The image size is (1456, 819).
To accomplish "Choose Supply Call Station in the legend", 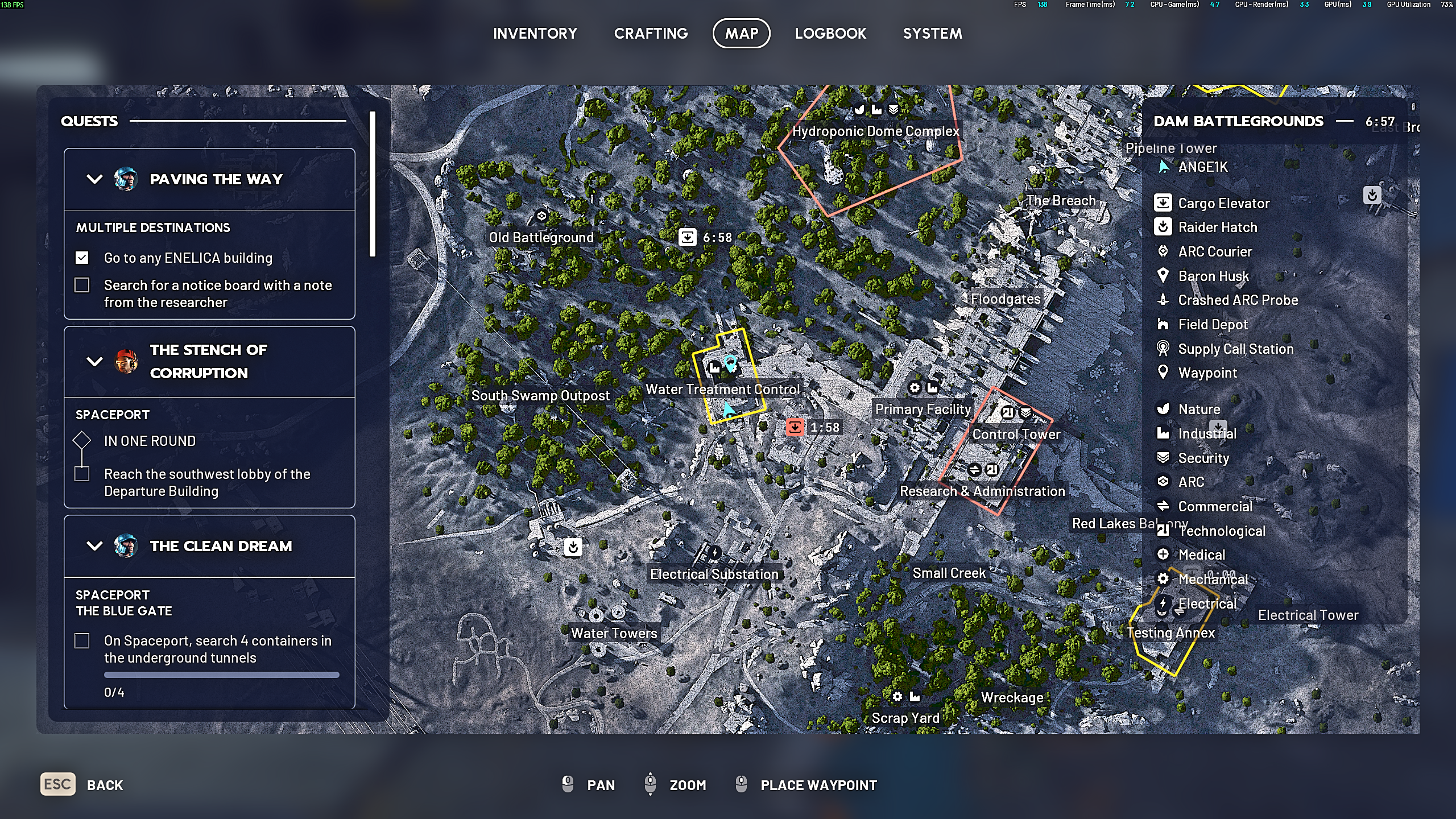I will [x=1235, y=349].
